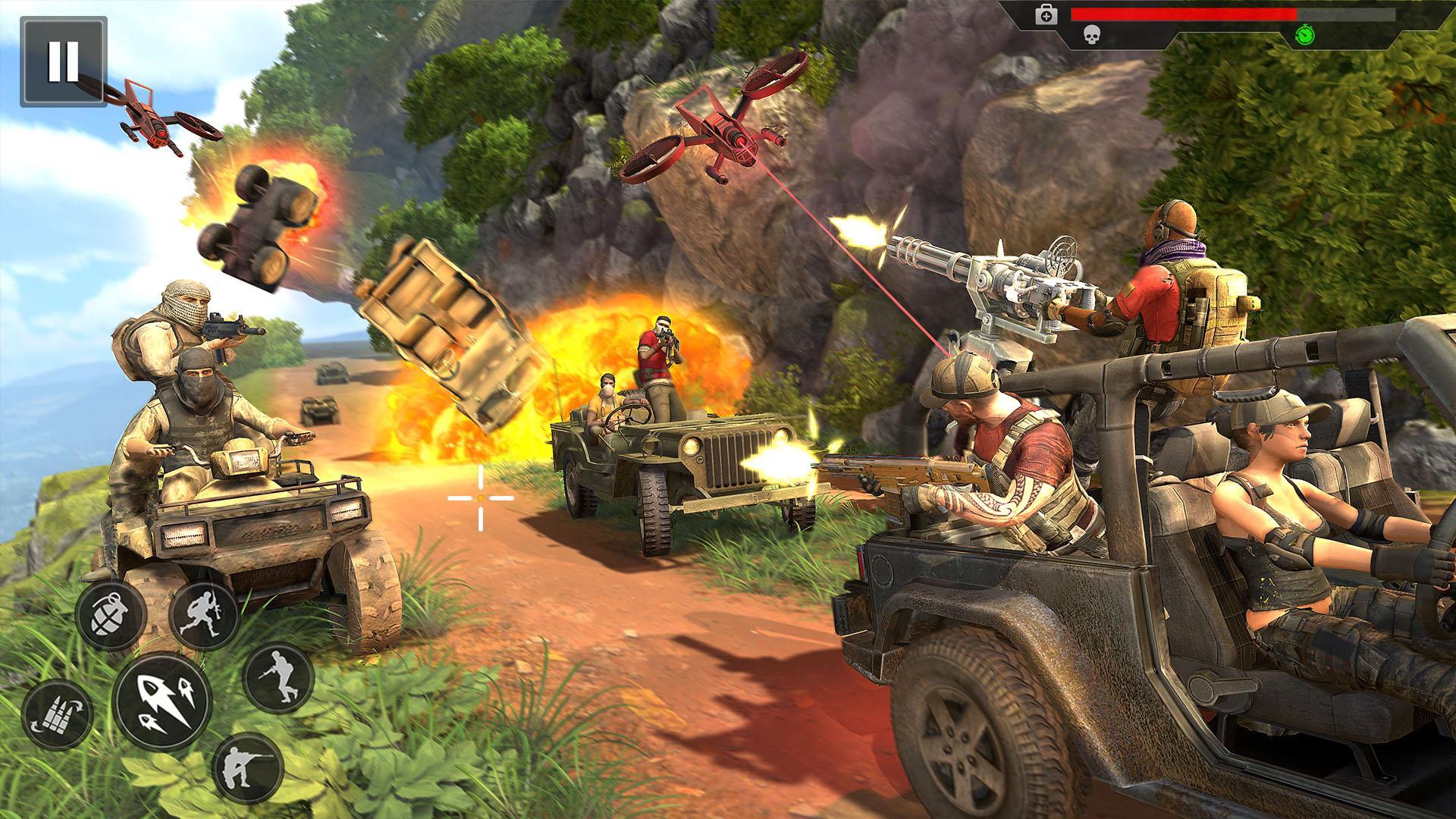Select the walking soldier with rifle stance button
The width and height of the screenshot is (1456, 819).
[278, 679]
